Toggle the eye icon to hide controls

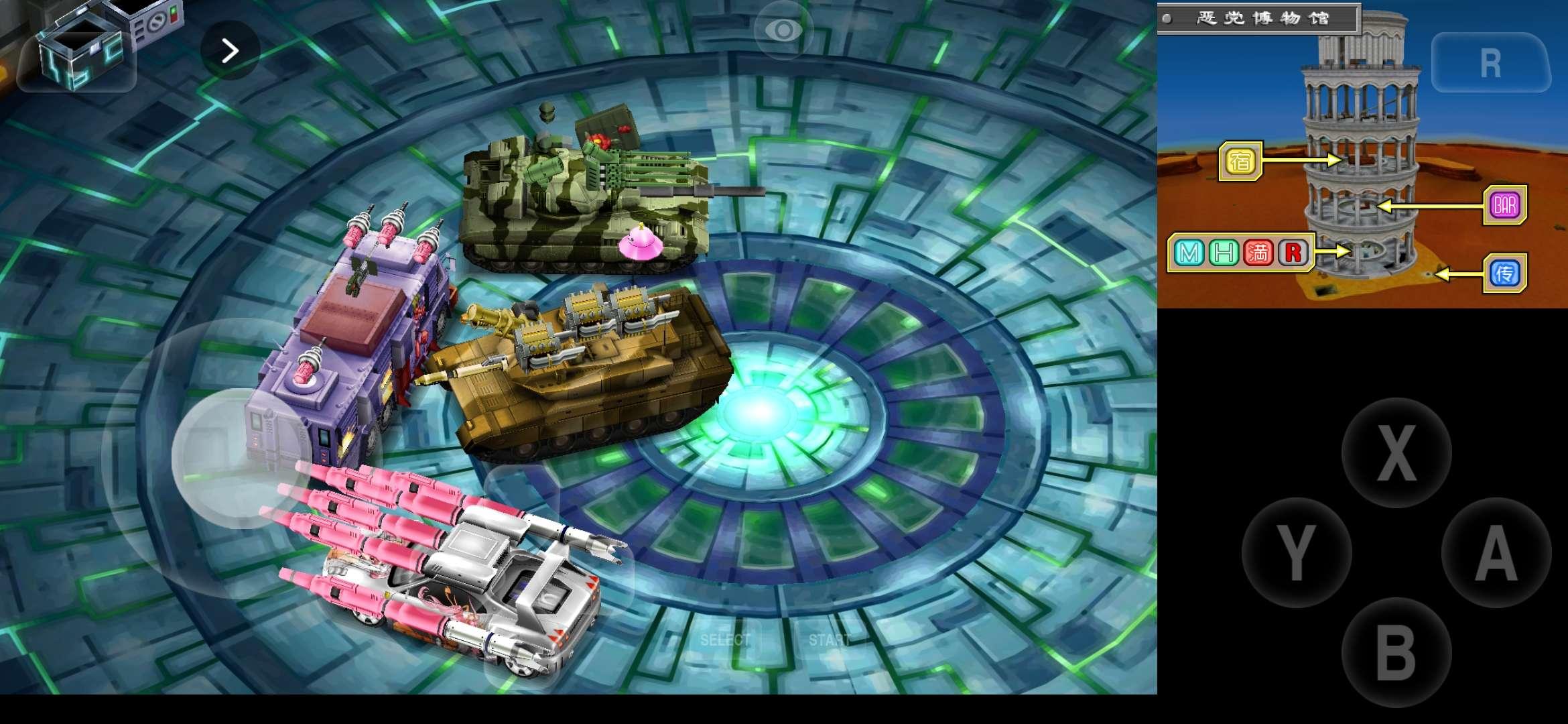(784, 29)
